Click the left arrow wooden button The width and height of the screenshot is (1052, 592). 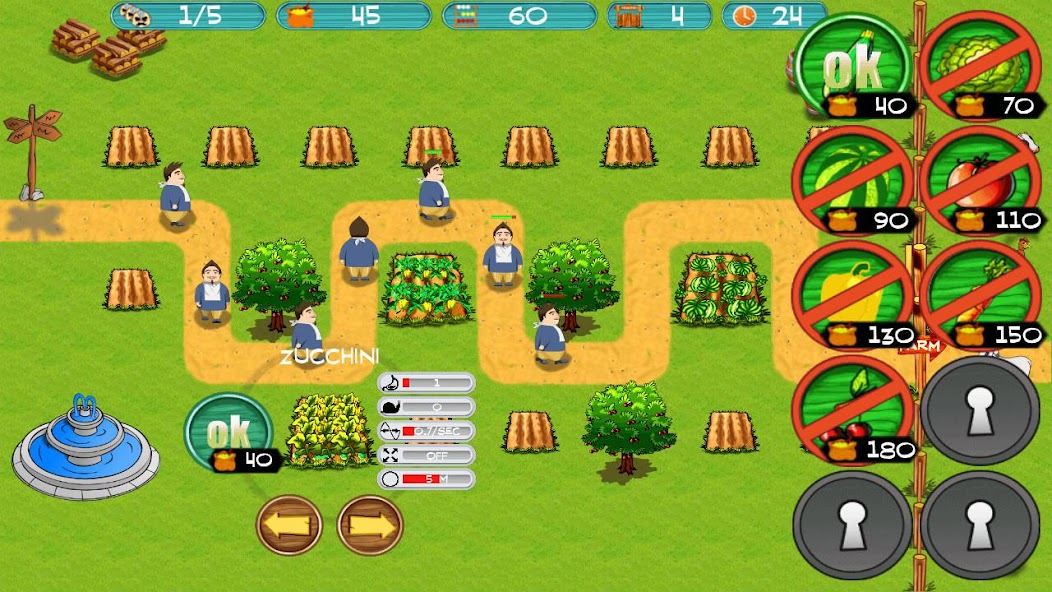(x=290, y=525)
